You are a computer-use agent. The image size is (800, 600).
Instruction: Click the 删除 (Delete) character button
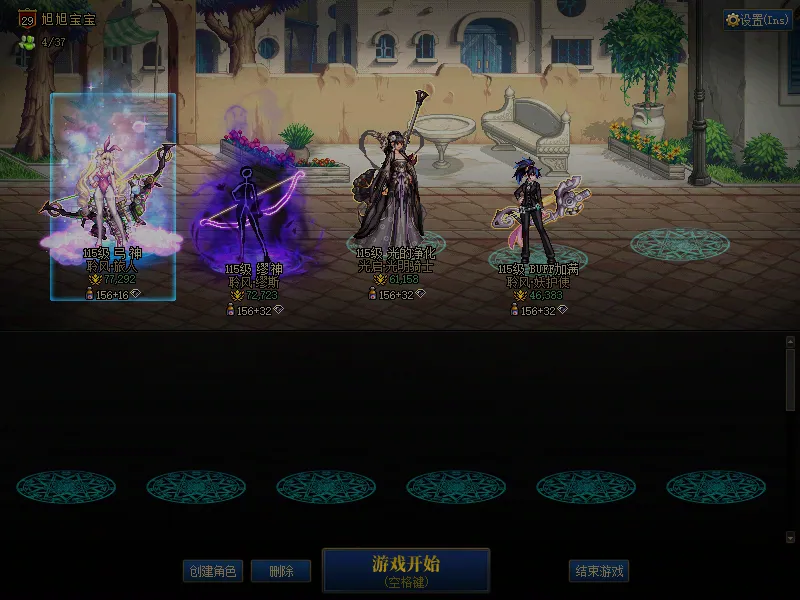pyautogui.click(x=280, y=571)
